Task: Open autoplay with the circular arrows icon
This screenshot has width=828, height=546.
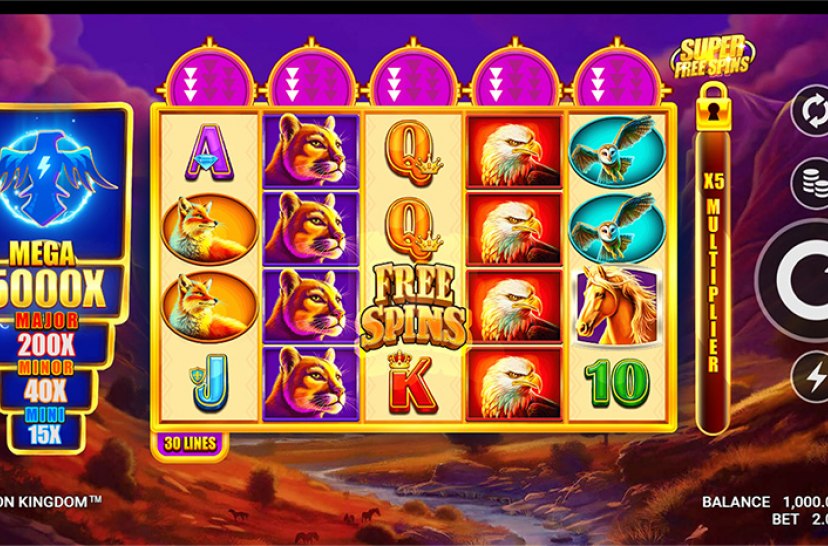Action: pyautogui.click(x=811, y=110)
